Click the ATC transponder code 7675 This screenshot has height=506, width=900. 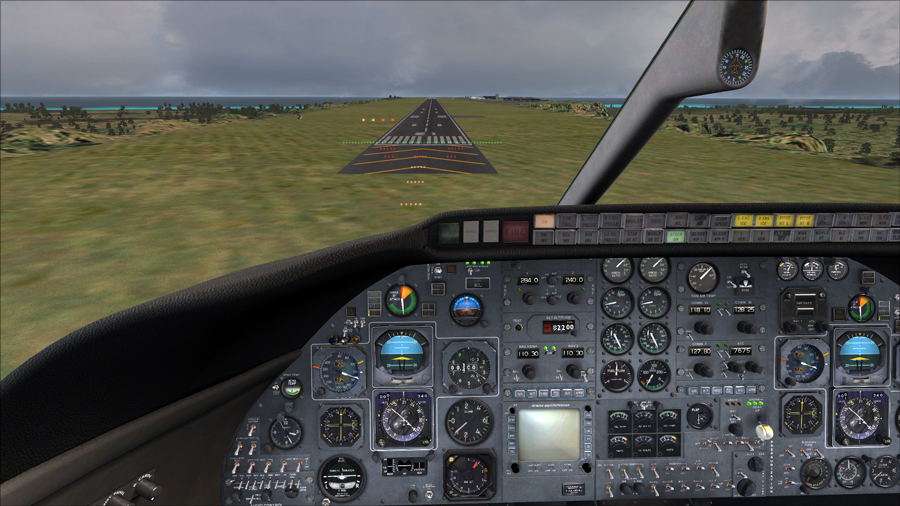click(741, 351)
